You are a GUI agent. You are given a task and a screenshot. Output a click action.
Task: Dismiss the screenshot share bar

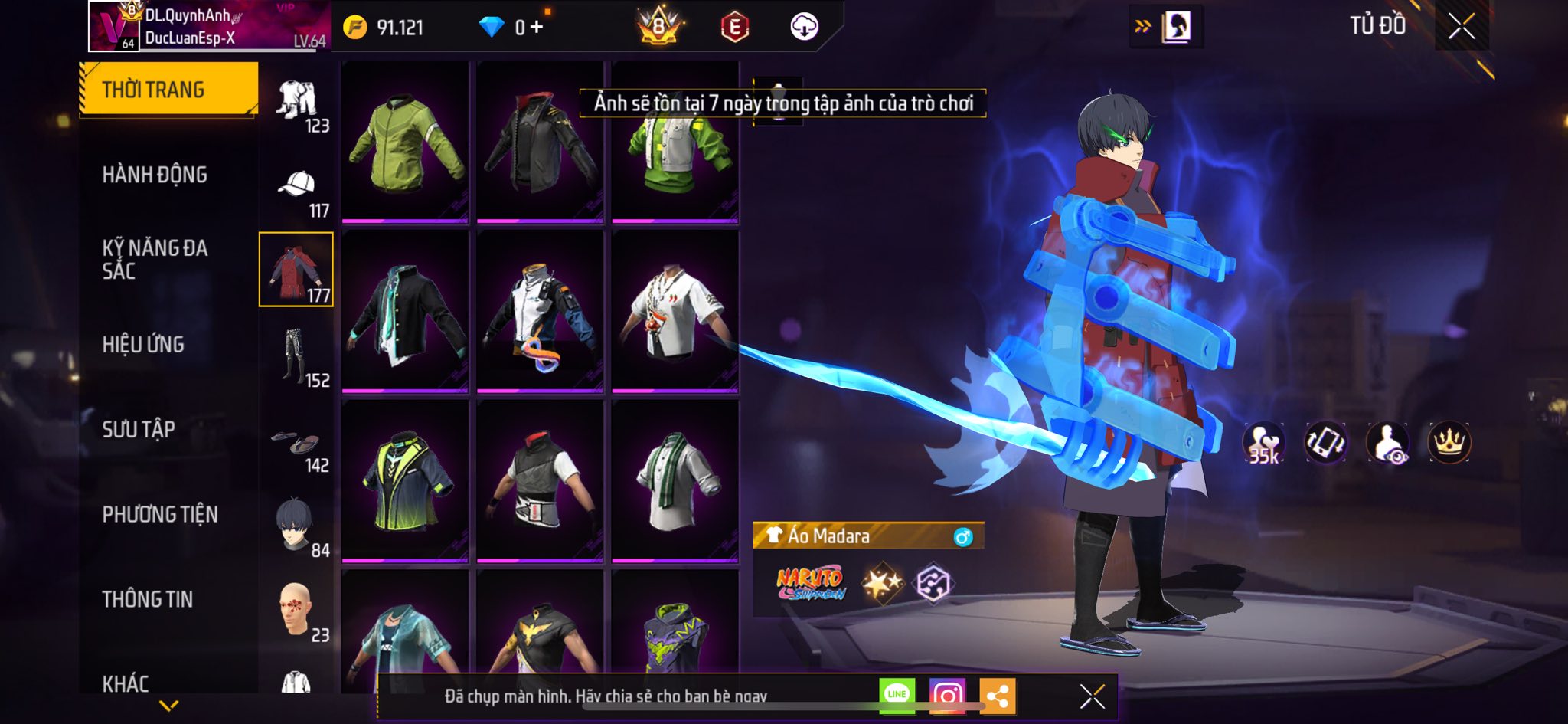(x=1092, y=696)
